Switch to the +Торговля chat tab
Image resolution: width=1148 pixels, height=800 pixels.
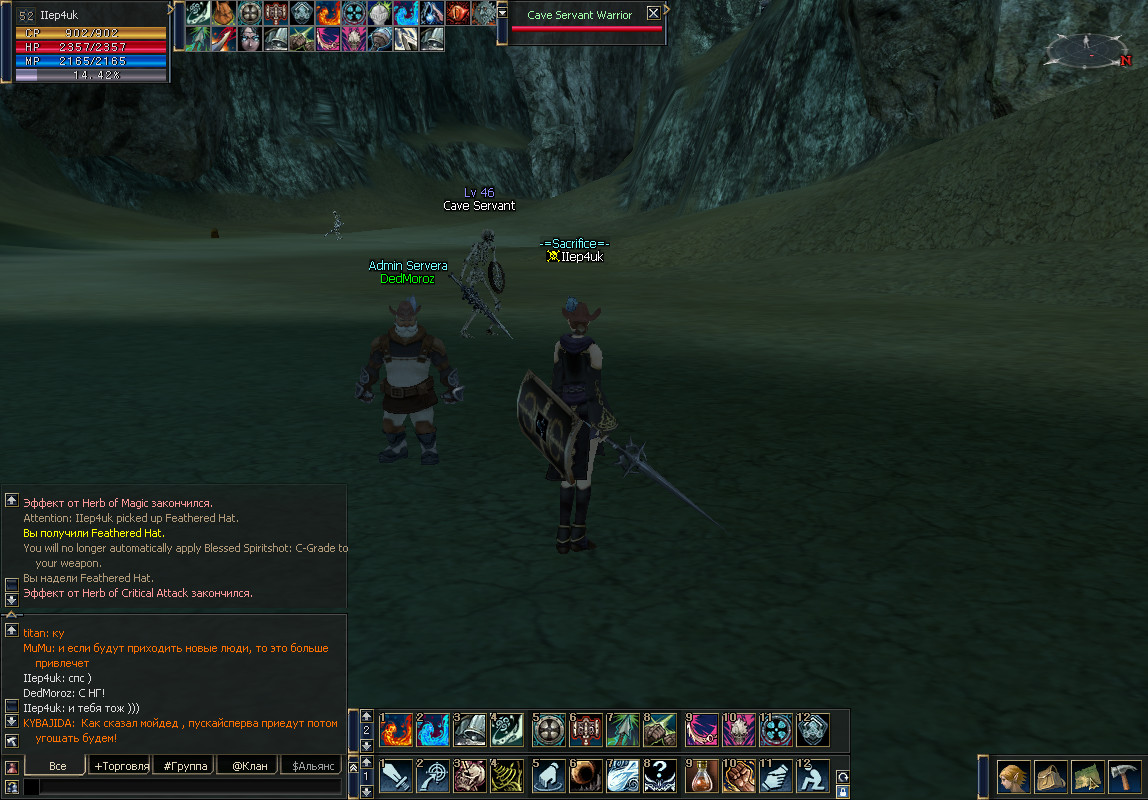[x=121, y=766]
